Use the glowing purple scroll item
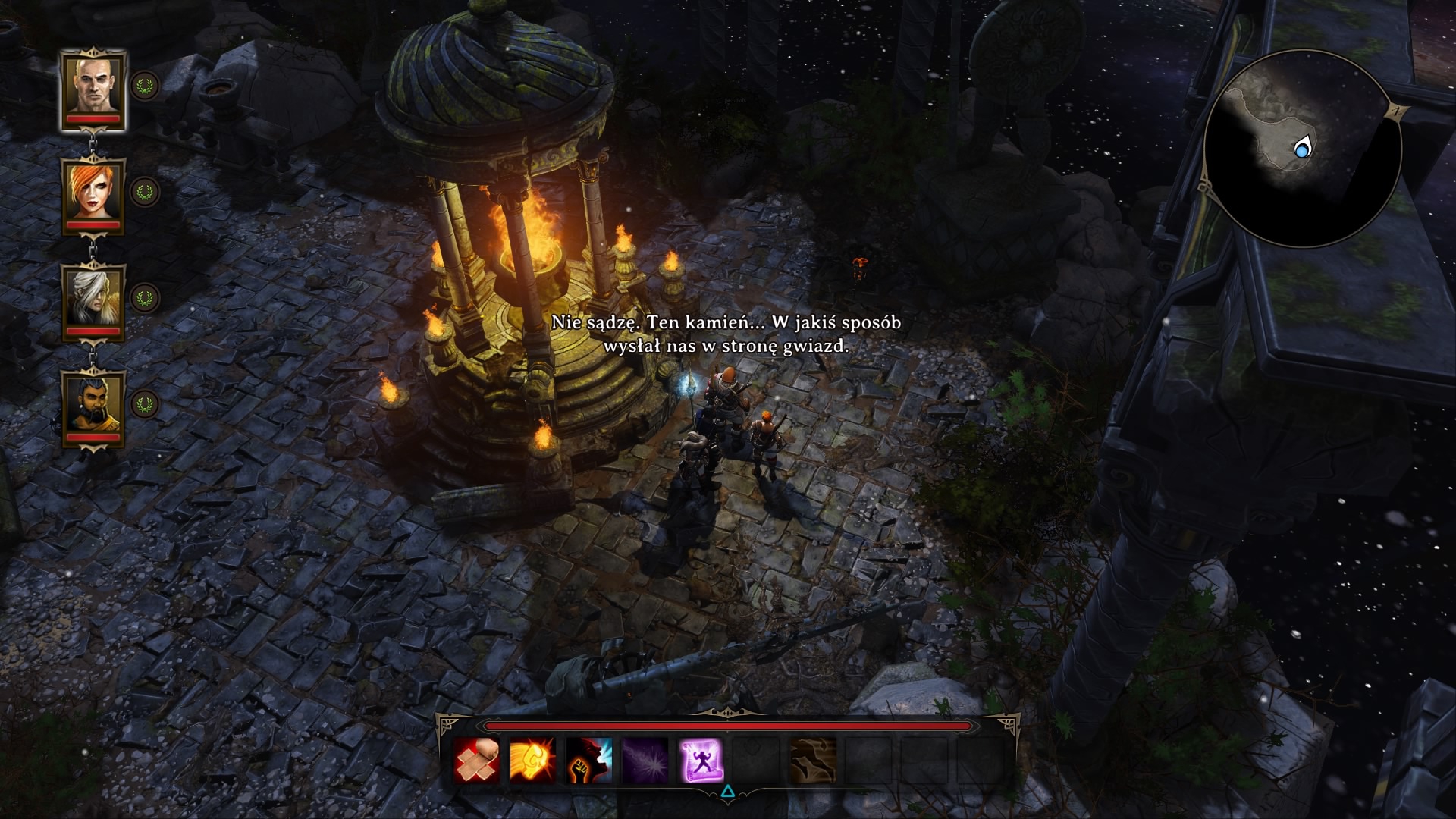 pos(701,761)
